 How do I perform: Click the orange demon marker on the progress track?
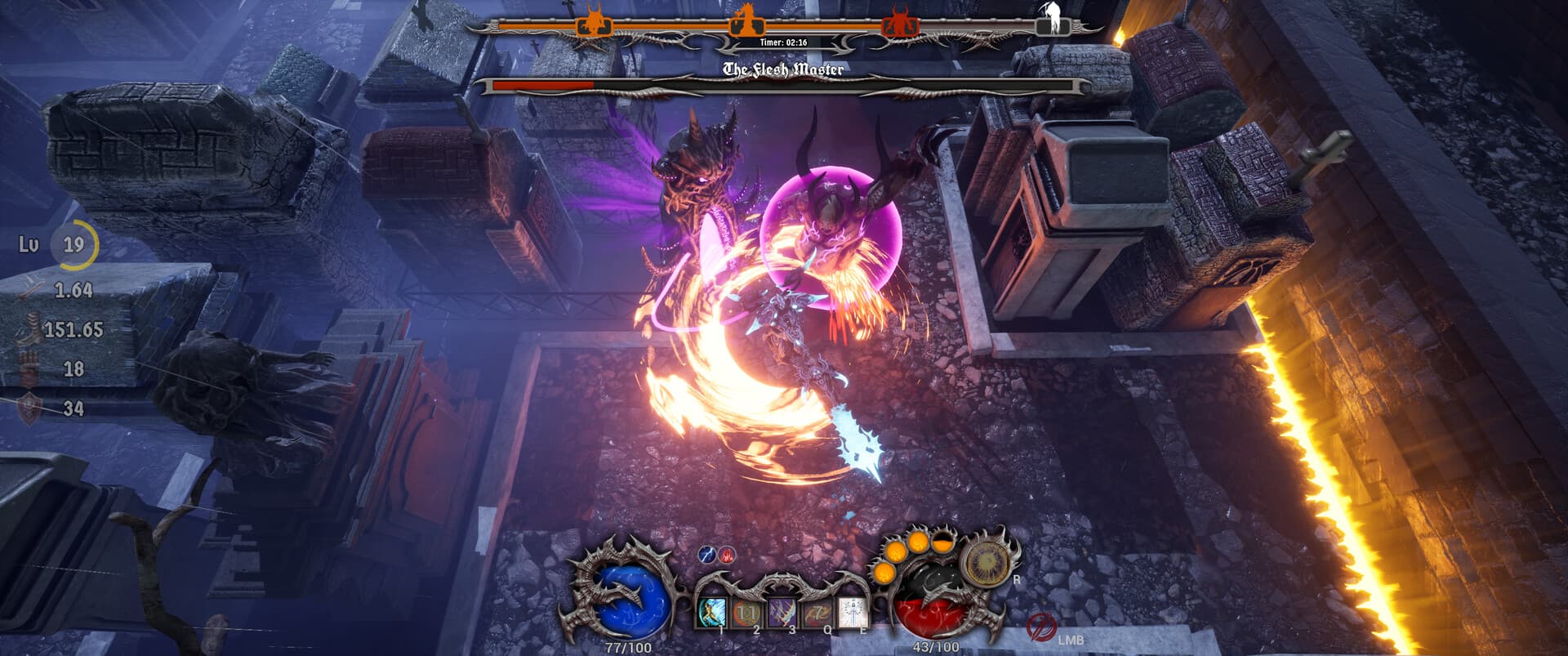pos(593,23)
